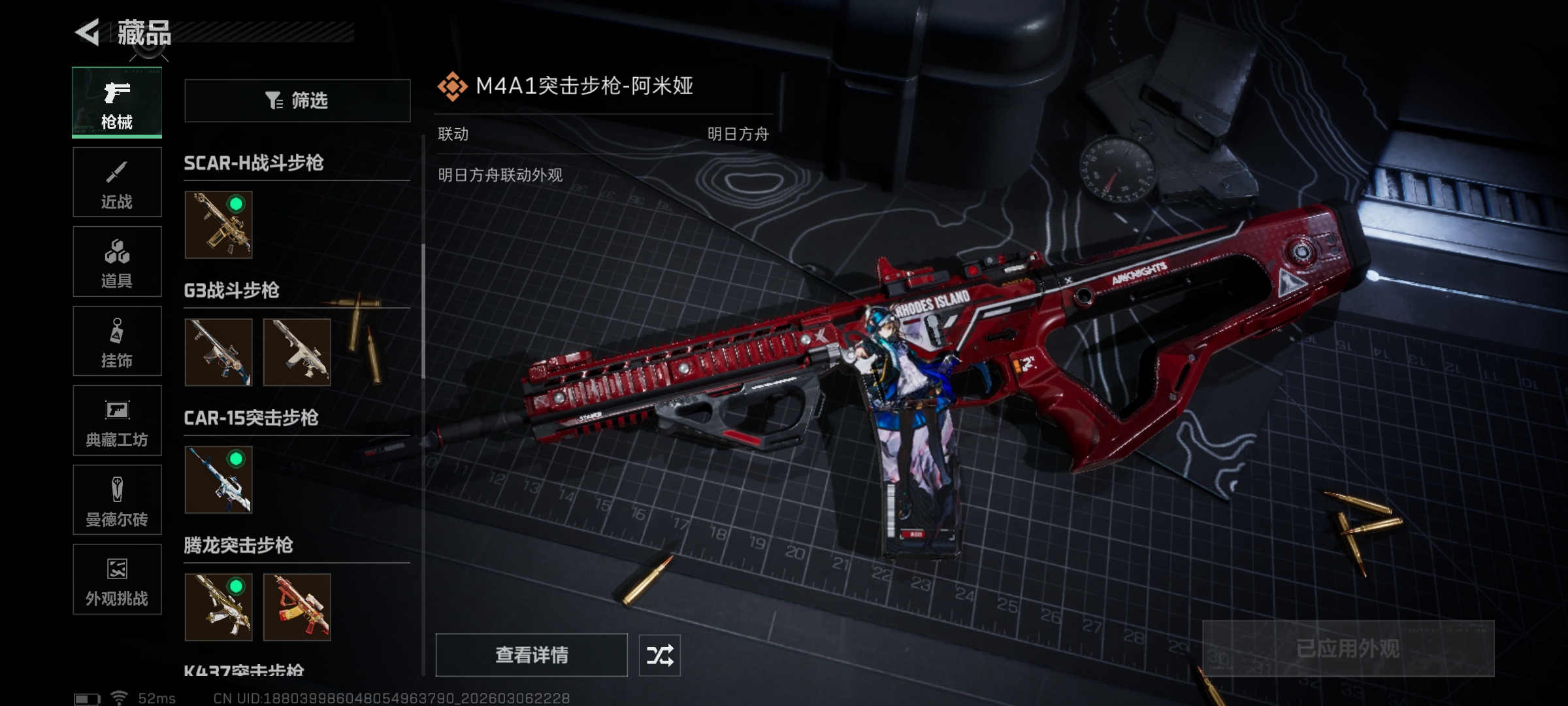The height and width of the screenshot is (706, 1568).
Task: Select the 道具 items category
Action: [117, 261]
